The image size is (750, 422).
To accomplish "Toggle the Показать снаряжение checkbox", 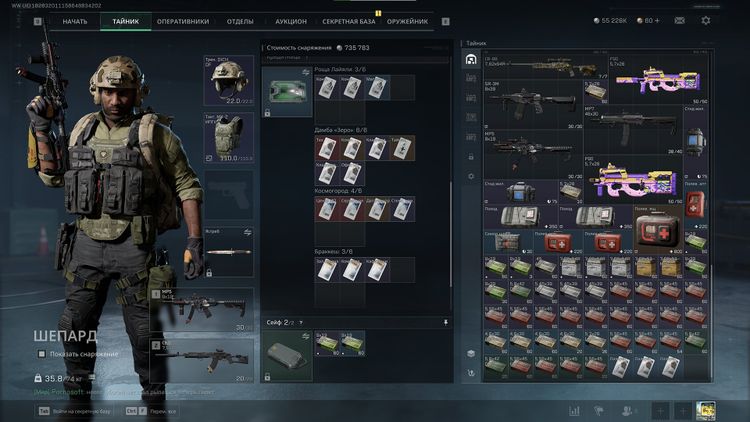I will [x=41, y=354].
